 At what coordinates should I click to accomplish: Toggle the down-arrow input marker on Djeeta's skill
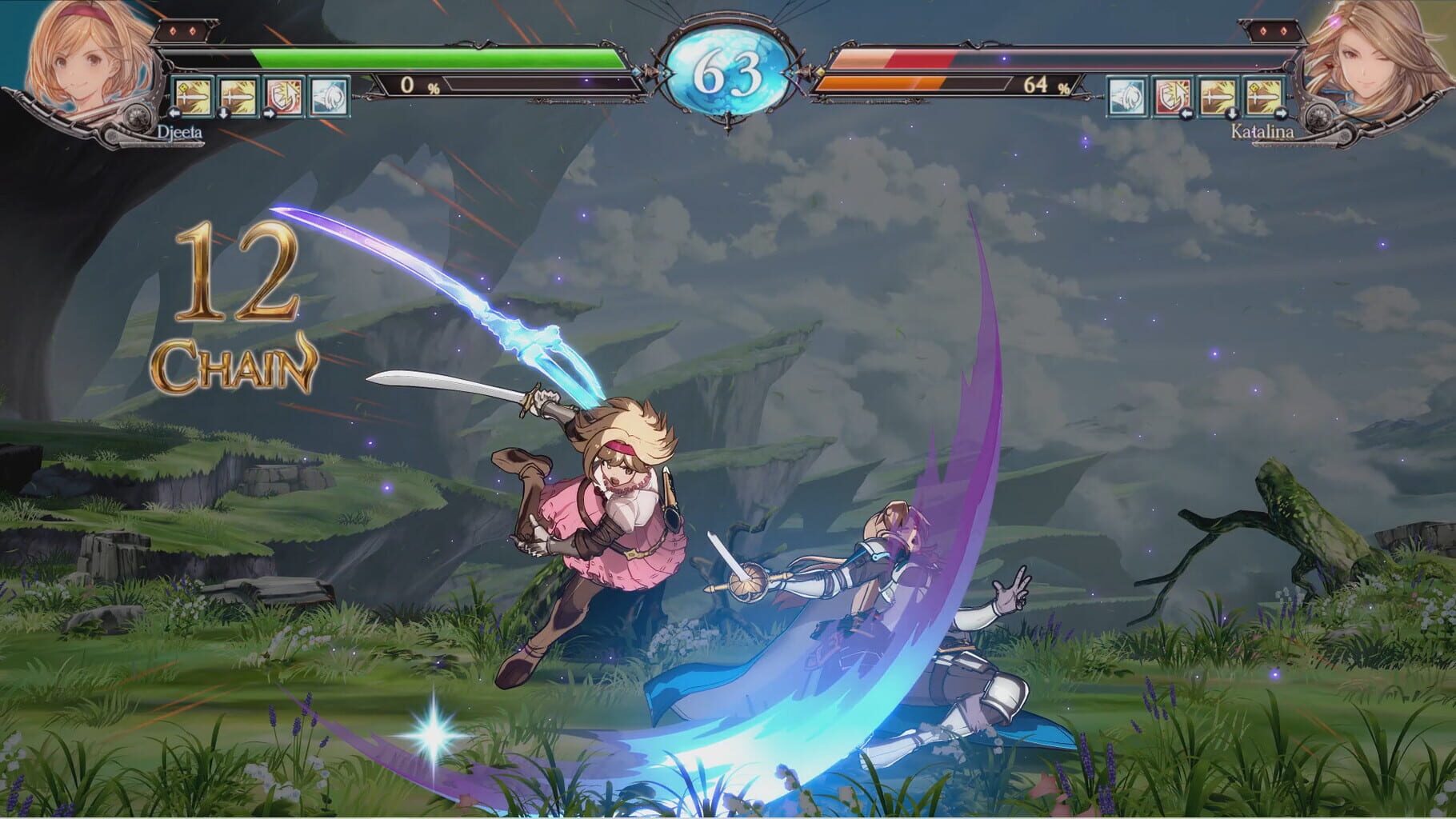click(x=223, y=114)
